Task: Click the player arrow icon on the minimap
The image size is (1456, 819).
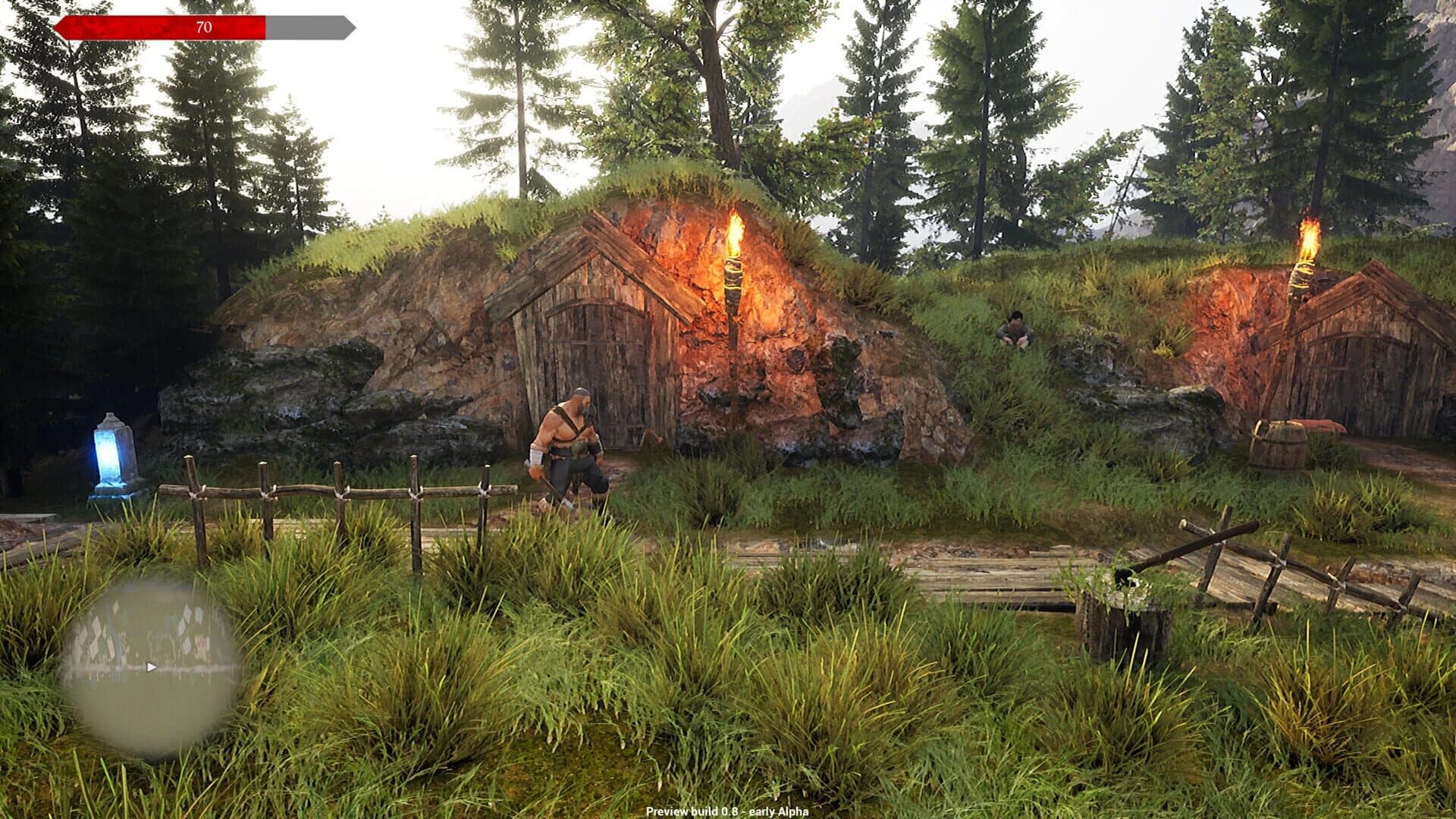Action: point(150,667)
